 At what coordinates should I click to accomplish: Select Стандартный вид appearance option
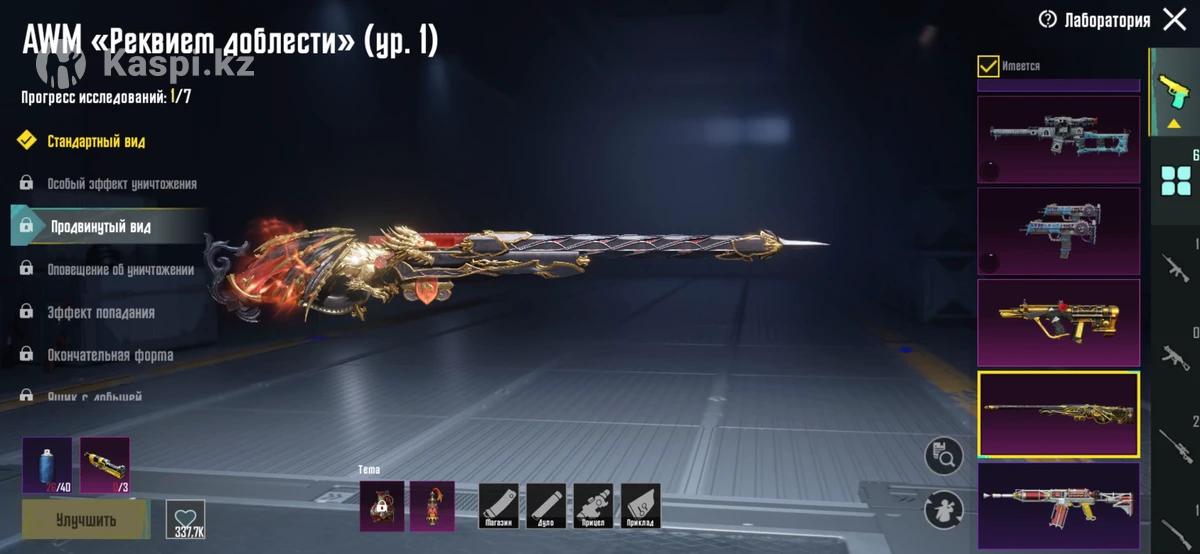coord(96,141)
